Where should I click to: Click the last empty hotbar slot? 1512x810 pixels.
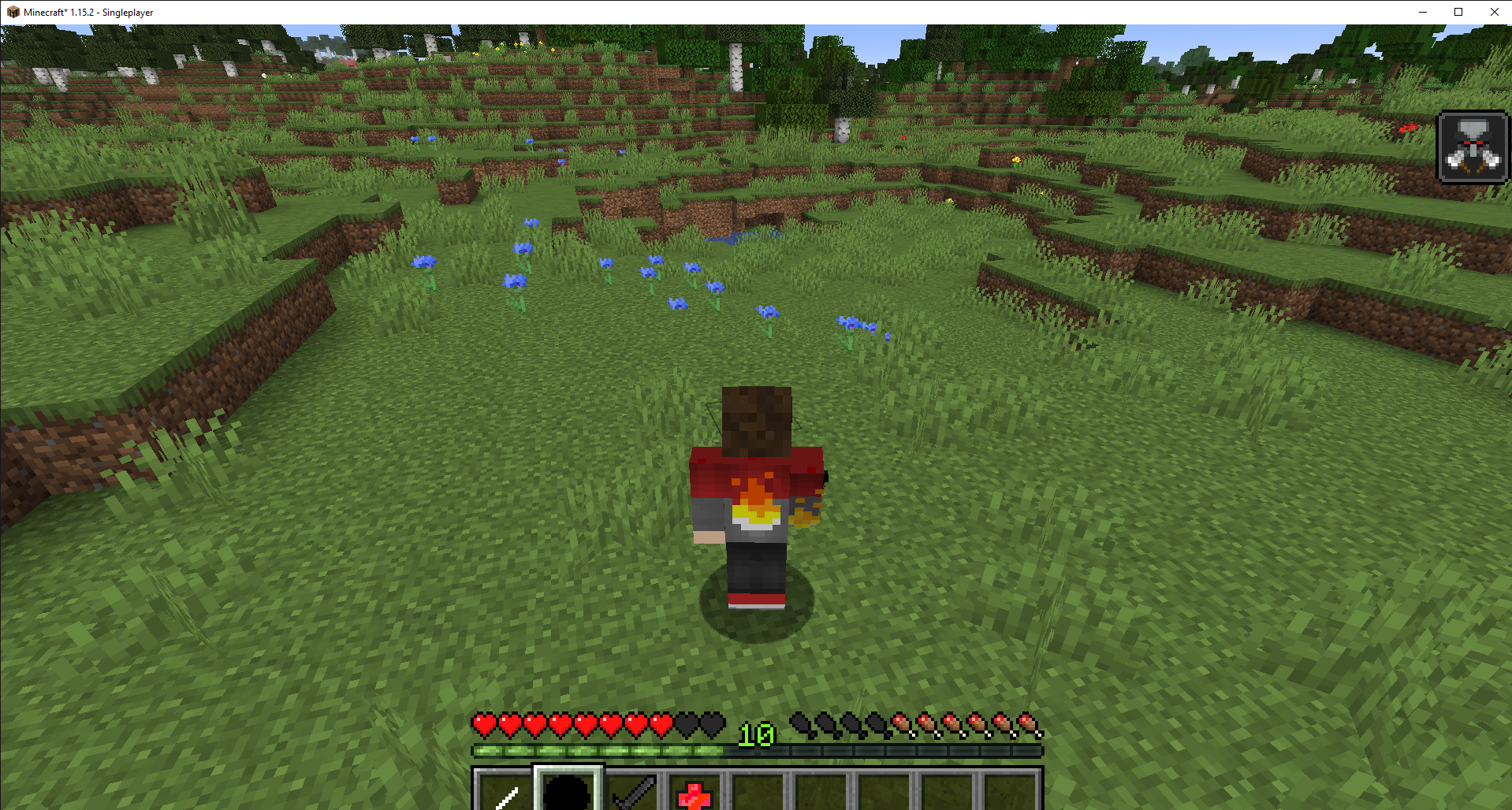coord(1011,792)
